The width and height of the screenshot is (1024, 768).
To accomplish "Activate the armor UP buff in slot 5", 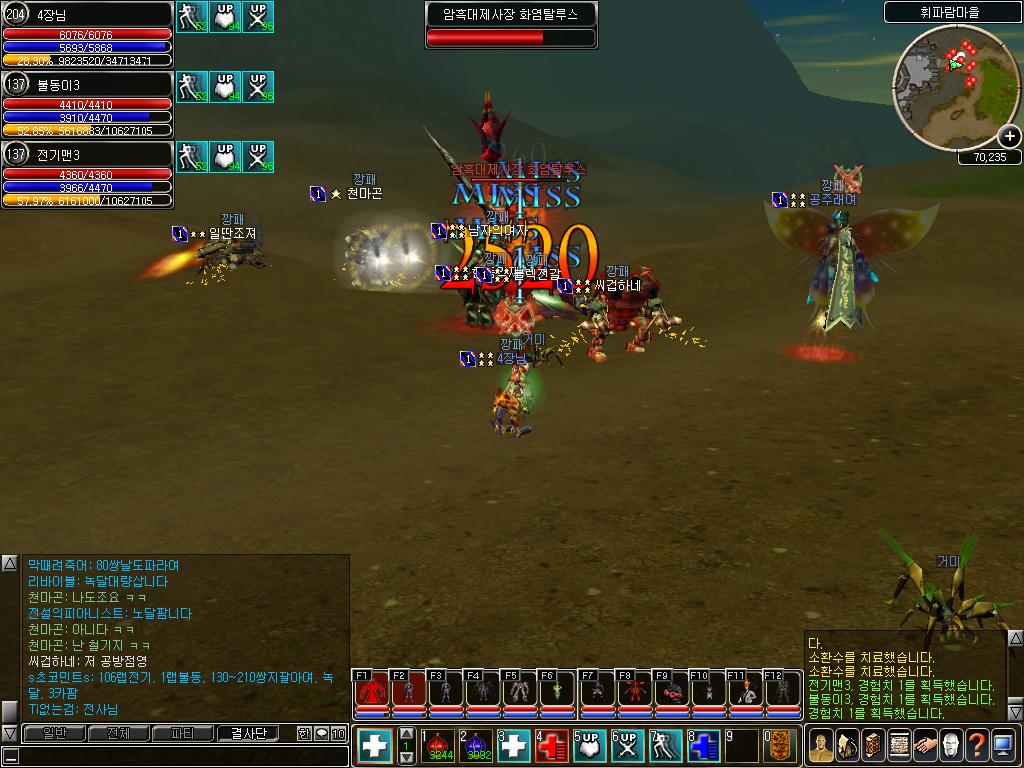I will (x=589, y=746).
